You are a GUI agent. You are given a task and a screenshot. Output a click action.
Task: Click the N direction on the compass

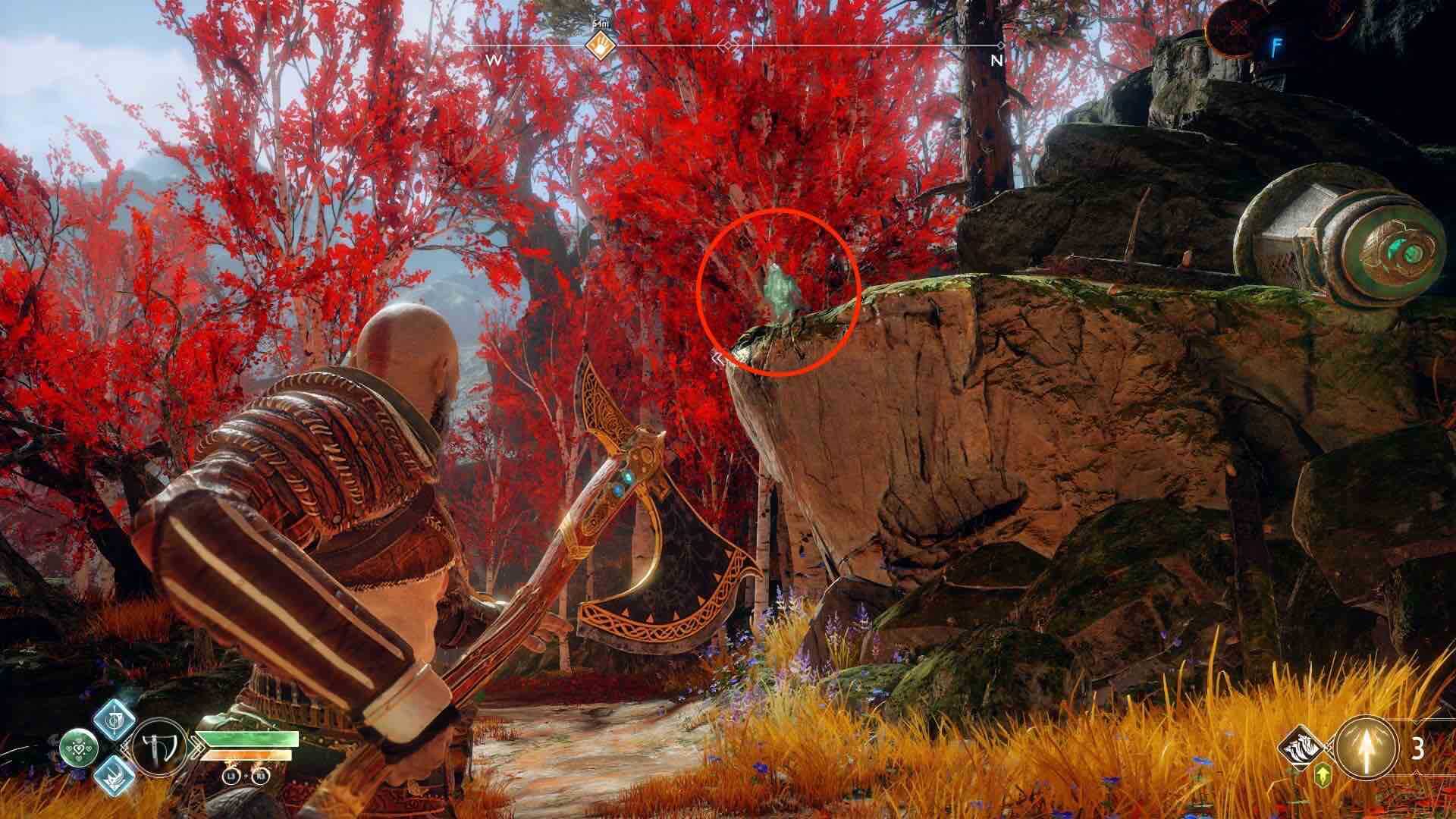click(997, 61)
